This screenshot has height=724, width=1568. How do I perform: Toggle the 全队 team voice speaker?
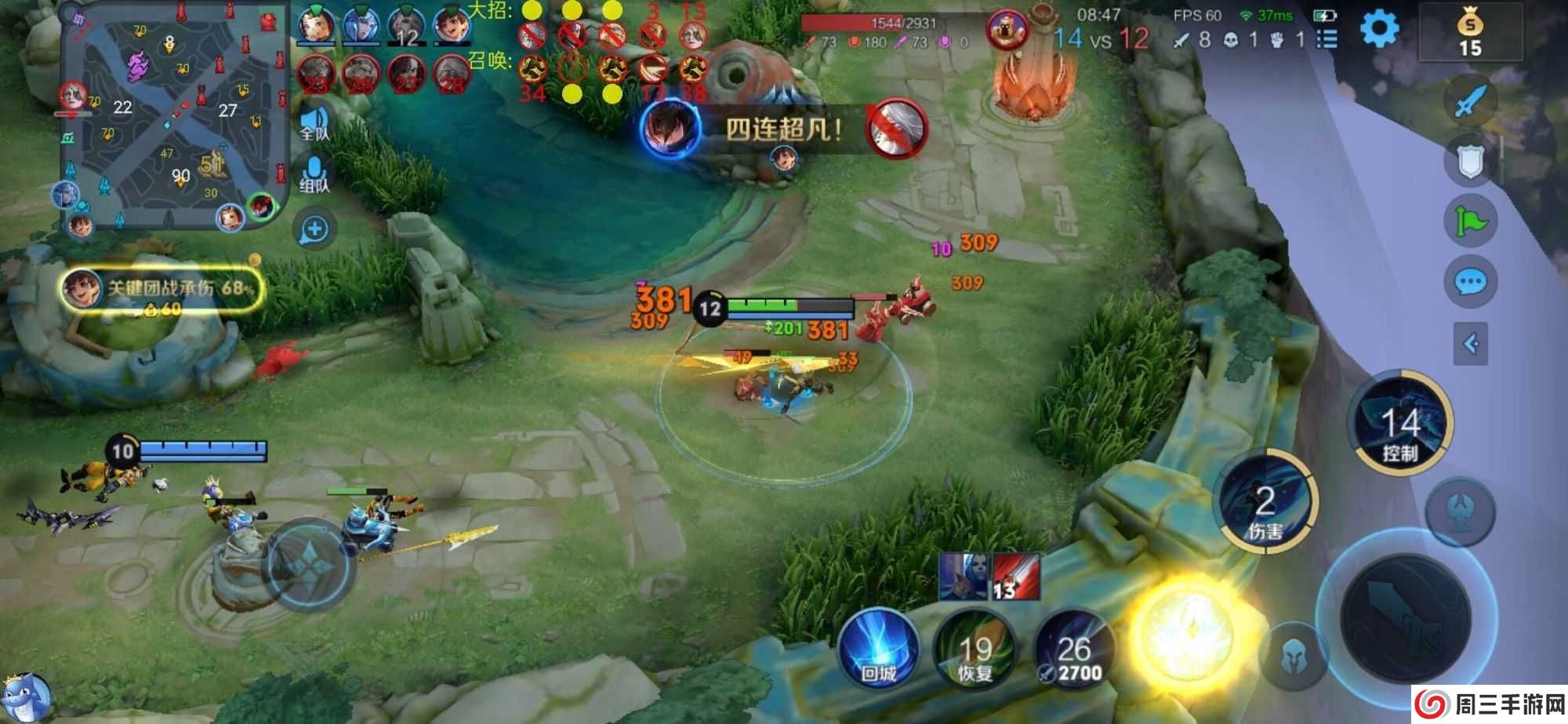tap(314, 123)
